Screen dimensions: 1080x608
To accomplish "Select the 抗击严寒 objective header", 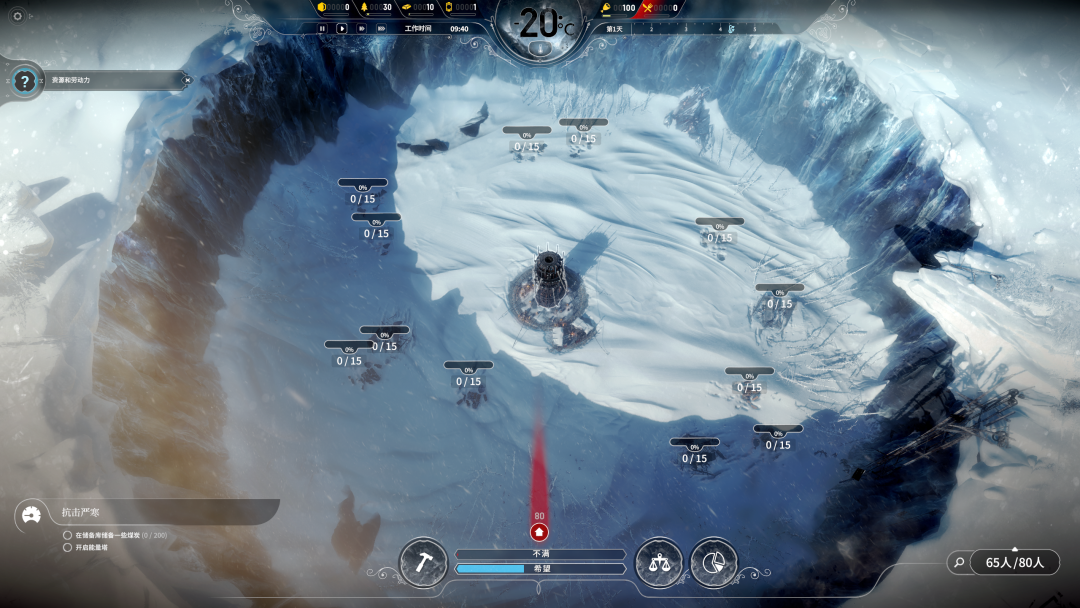I will 81,513.
